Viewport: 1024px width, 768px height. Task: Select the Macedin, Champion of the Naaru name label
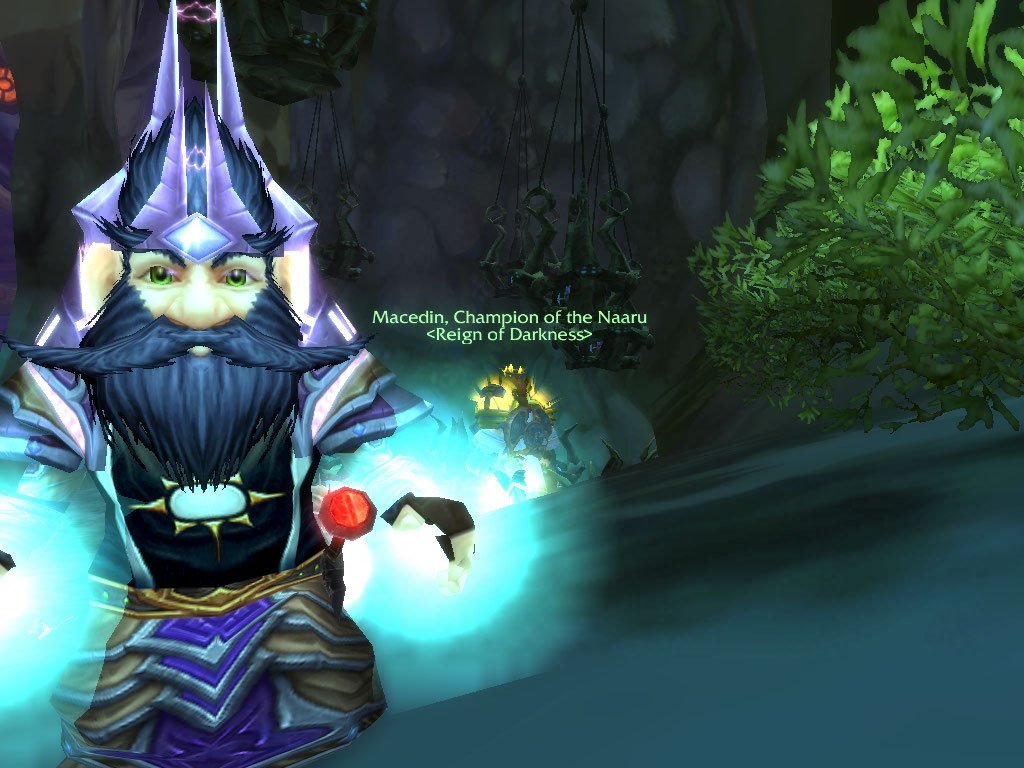pos(509,317)
